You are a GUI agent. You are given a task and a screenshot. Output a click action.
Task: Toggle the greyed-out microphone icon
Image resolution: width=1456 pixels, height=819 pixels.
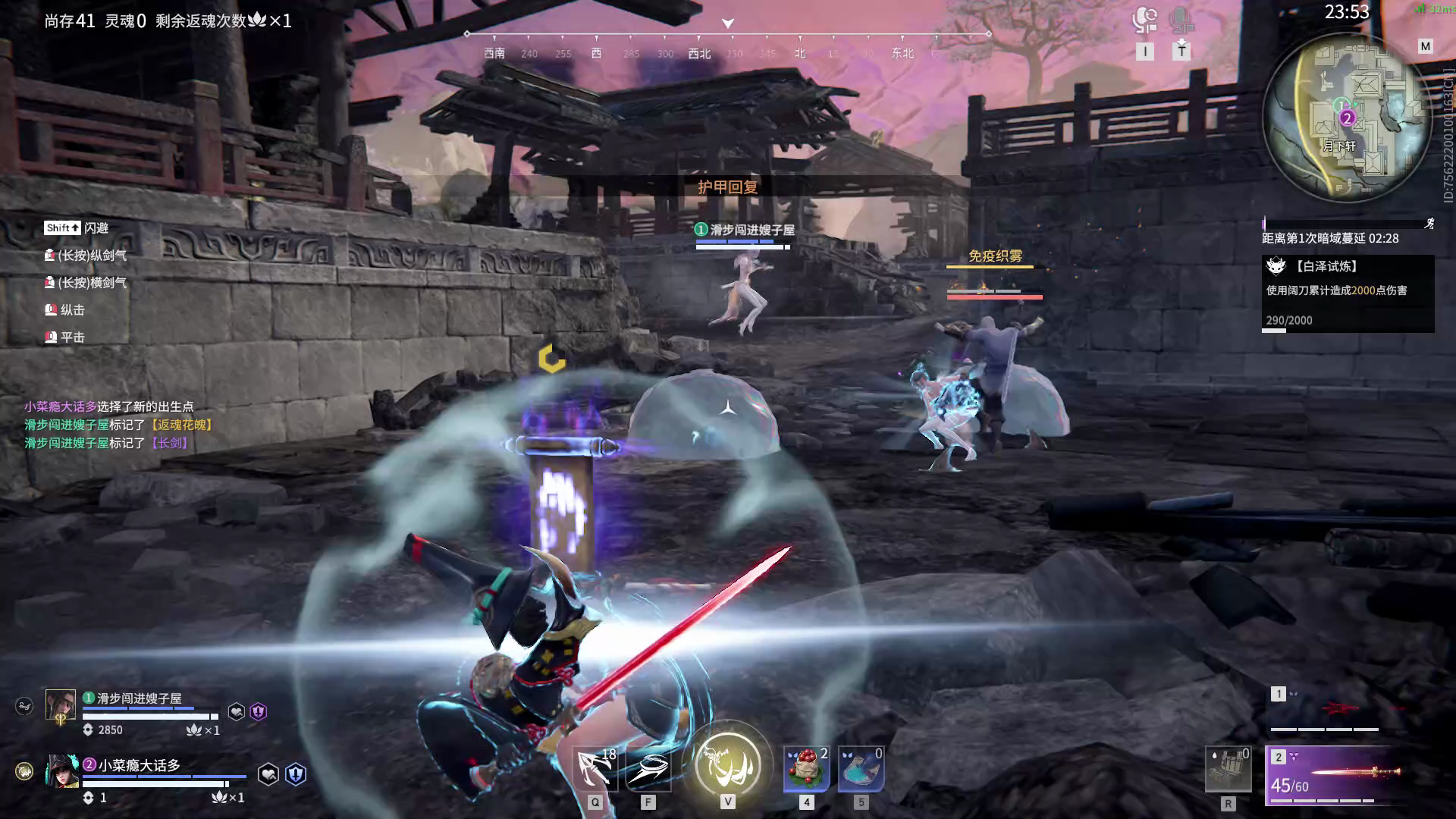(x=1181, y=19)
